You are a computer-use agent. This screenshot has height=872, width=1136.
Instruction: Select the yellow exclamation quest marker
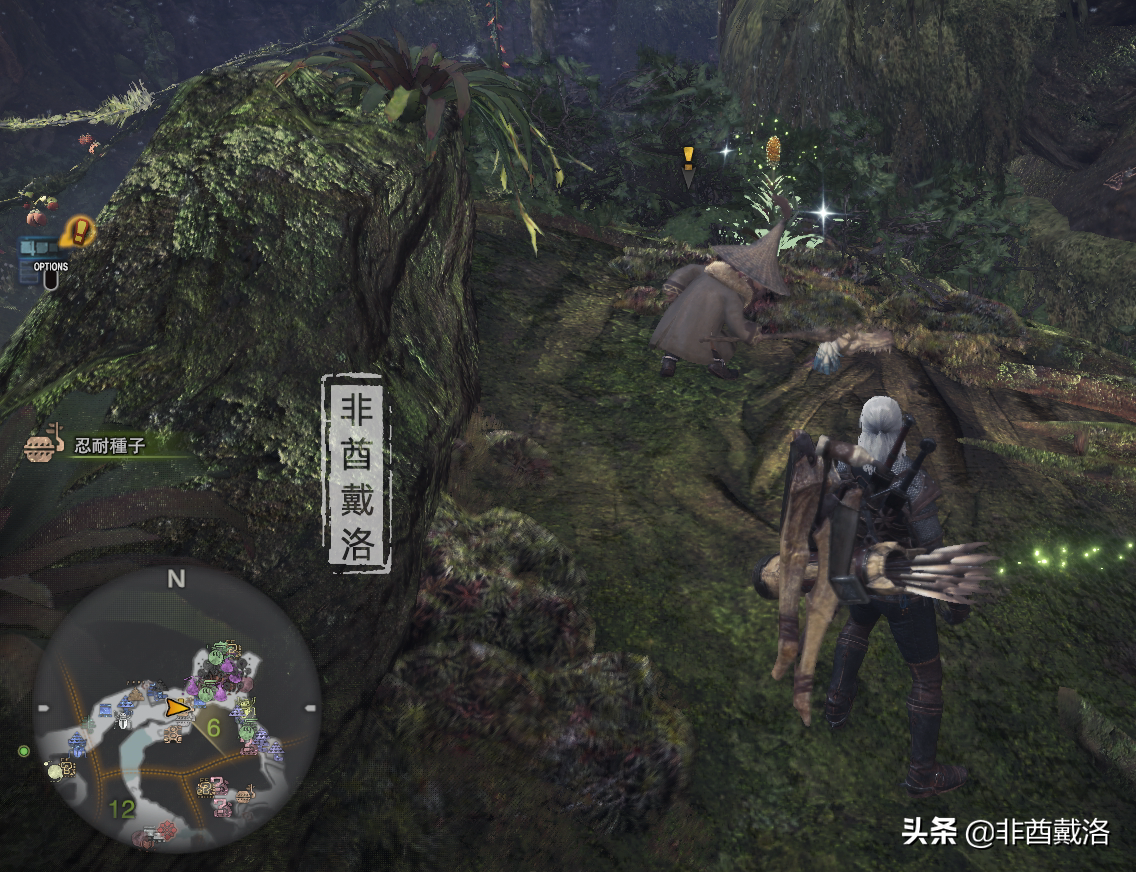coord(688,162)
